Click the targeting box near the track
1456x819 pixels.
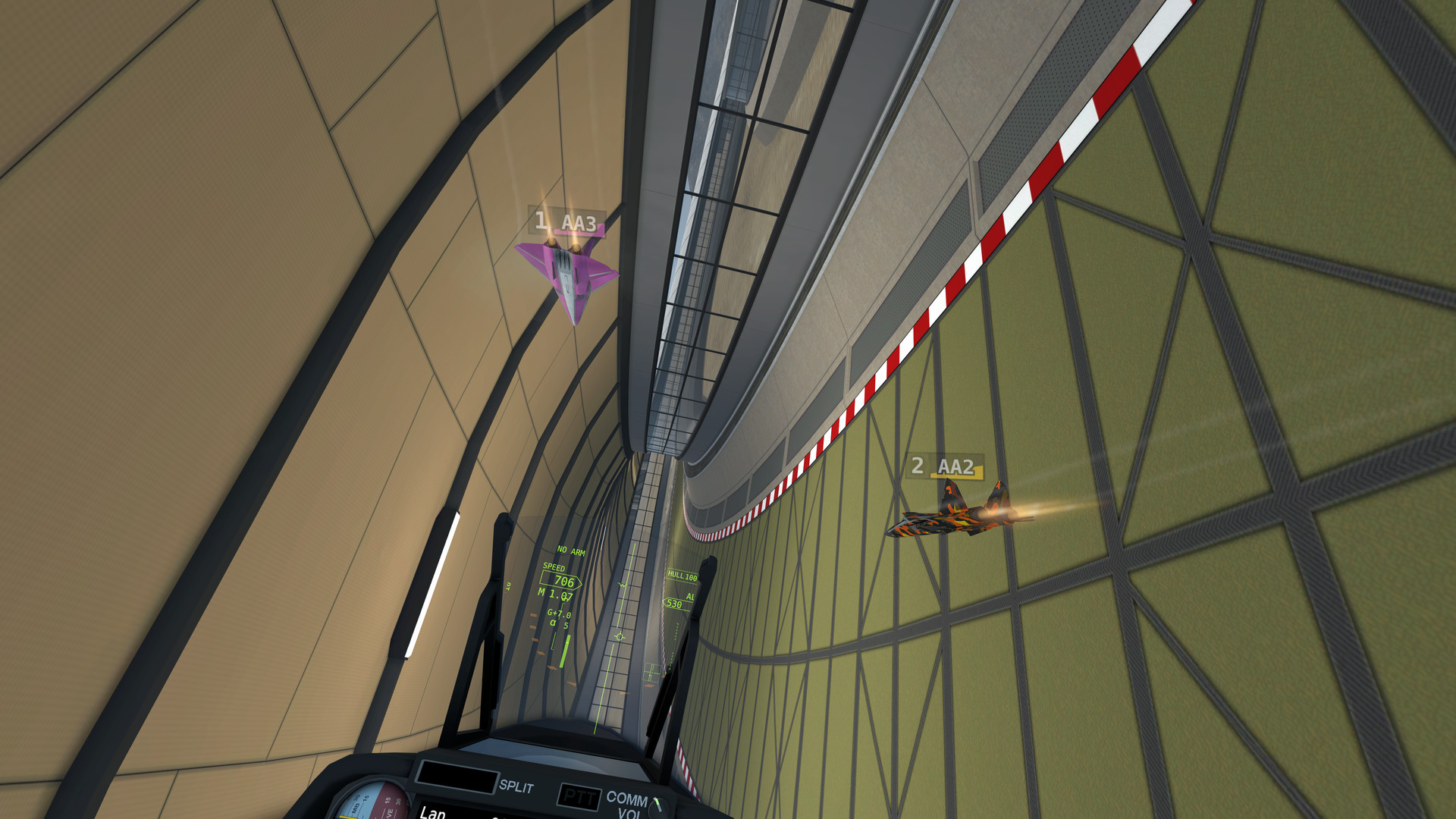pos(651,672)
